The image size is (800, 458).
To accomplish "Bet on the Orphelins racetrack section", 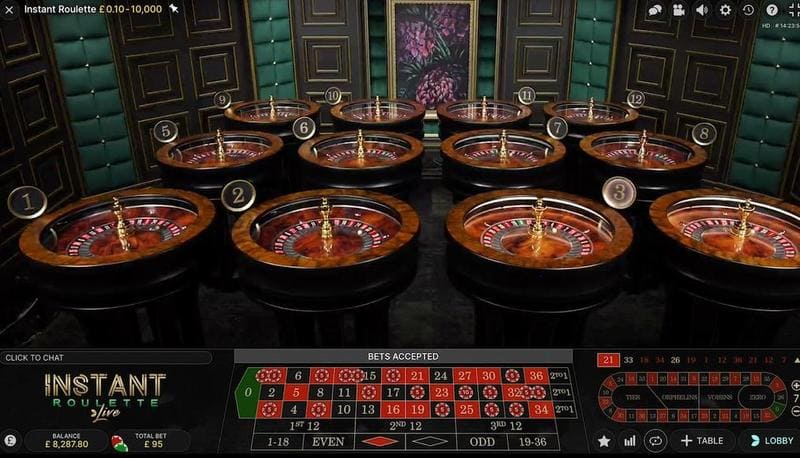I will 675,396.
